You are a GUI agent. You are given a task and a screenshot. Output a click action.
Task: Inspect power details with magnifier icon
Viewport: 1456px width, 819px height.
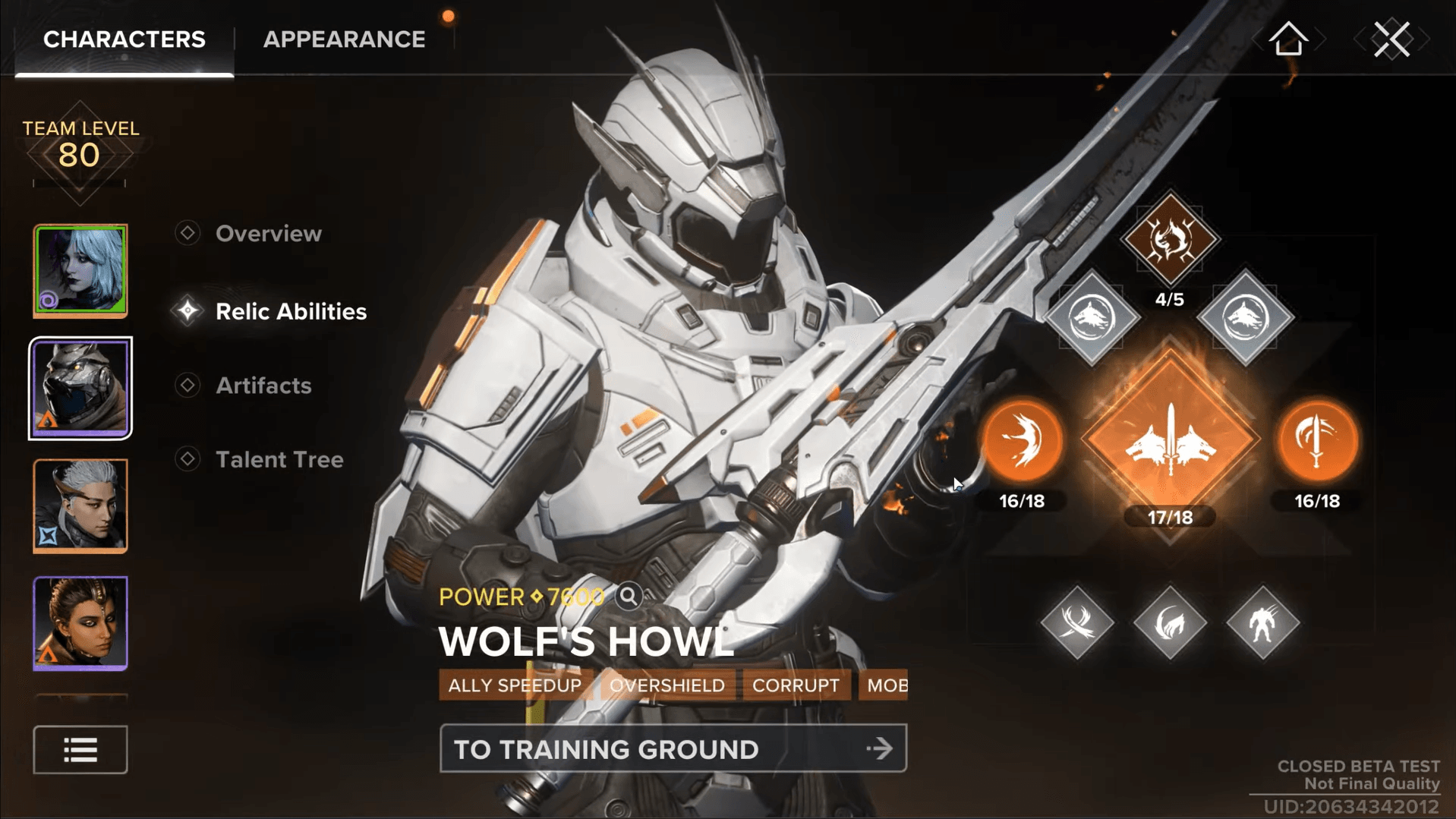tap(629, 597)
